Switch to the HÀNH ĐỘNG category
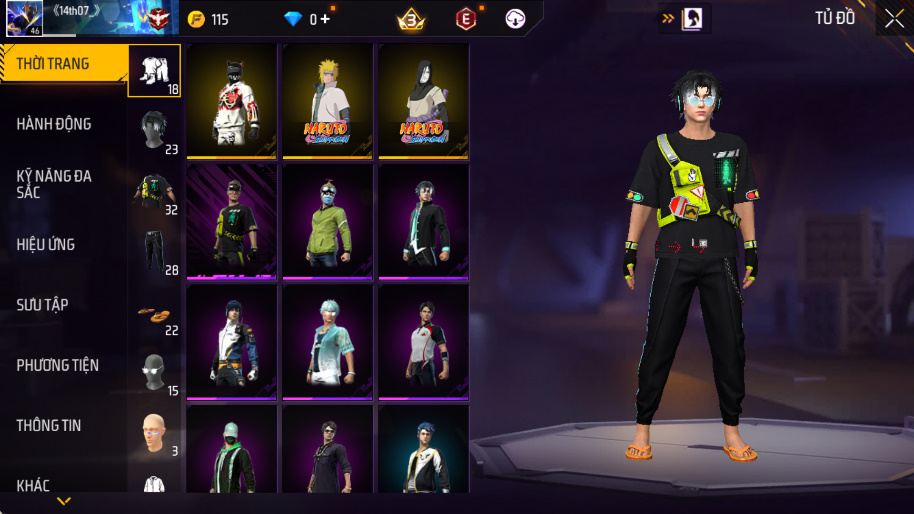This screenshot has height=514, width=914. [55, 124]
